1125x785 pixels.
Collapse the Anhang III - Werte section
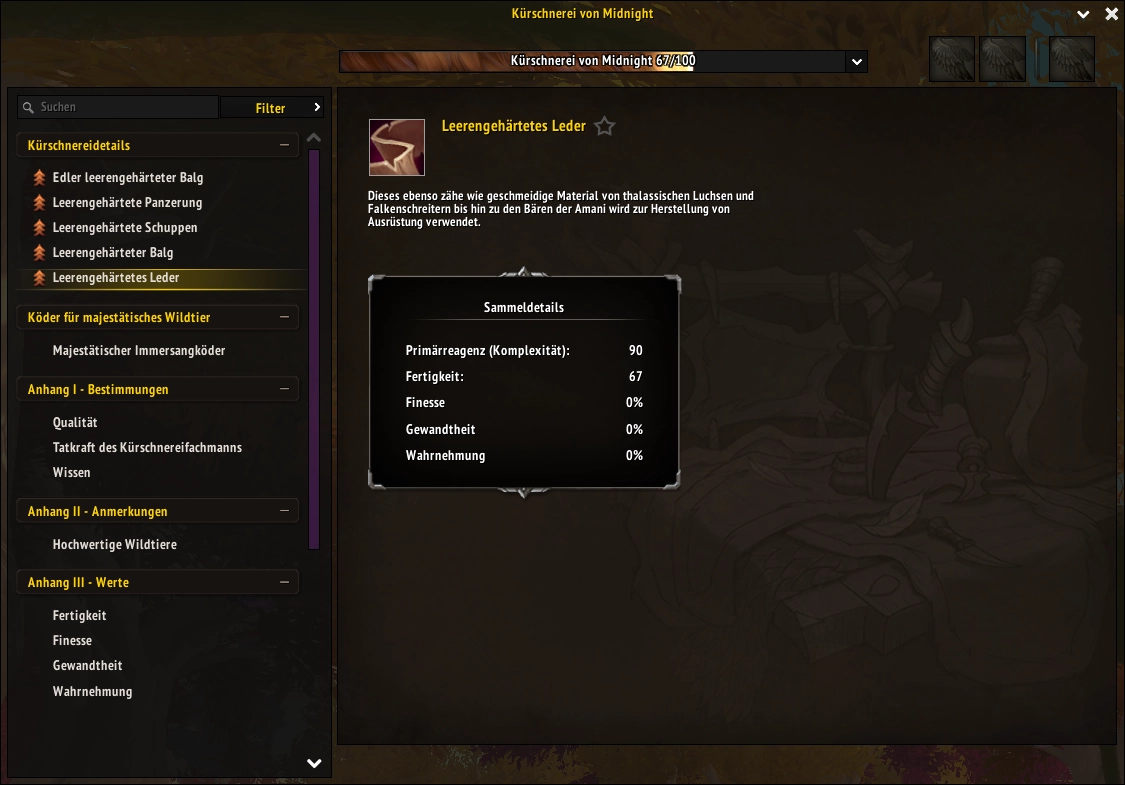(284, 582)
